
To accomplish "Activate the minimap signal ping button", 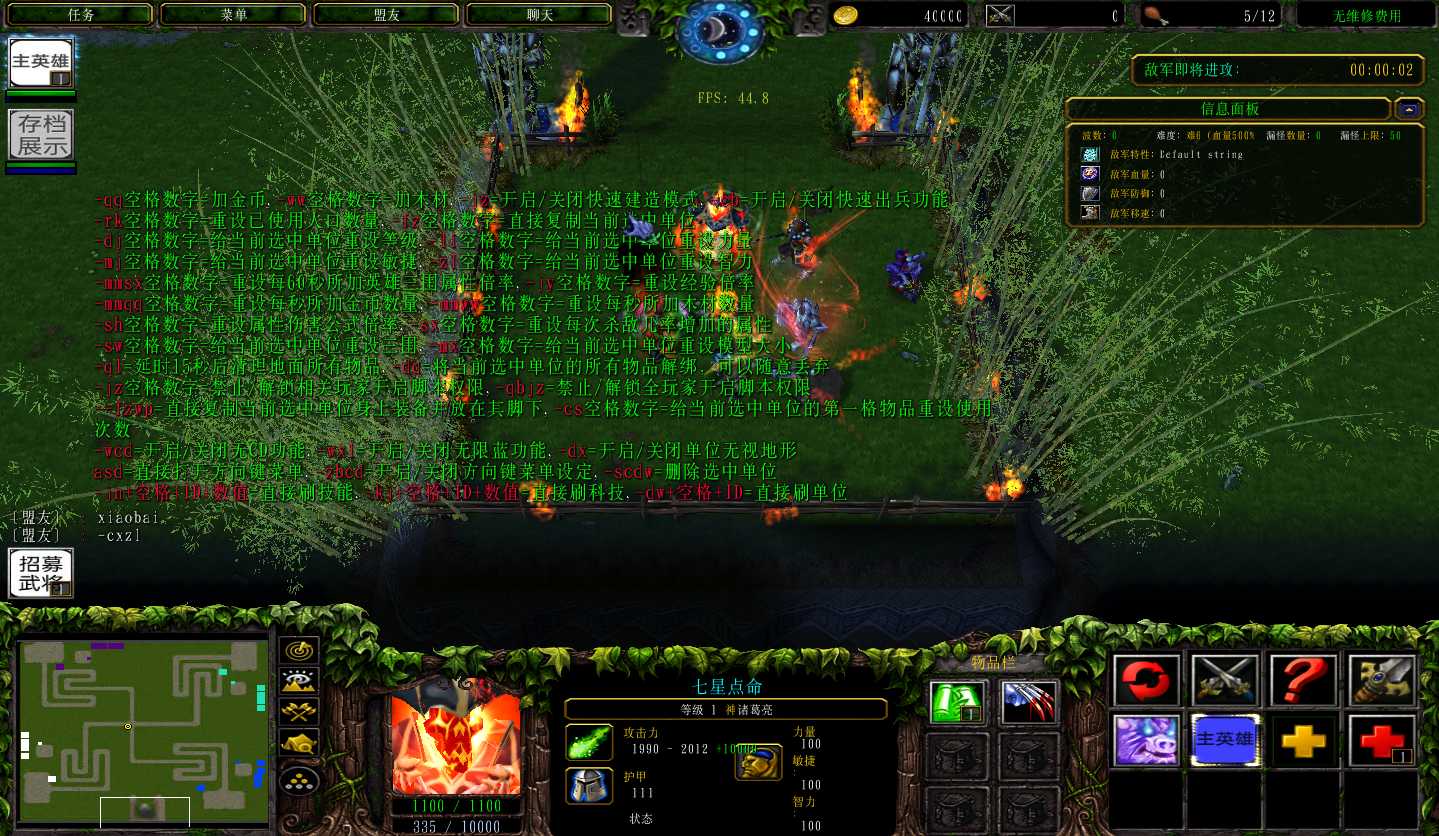I will click(299, 651).
